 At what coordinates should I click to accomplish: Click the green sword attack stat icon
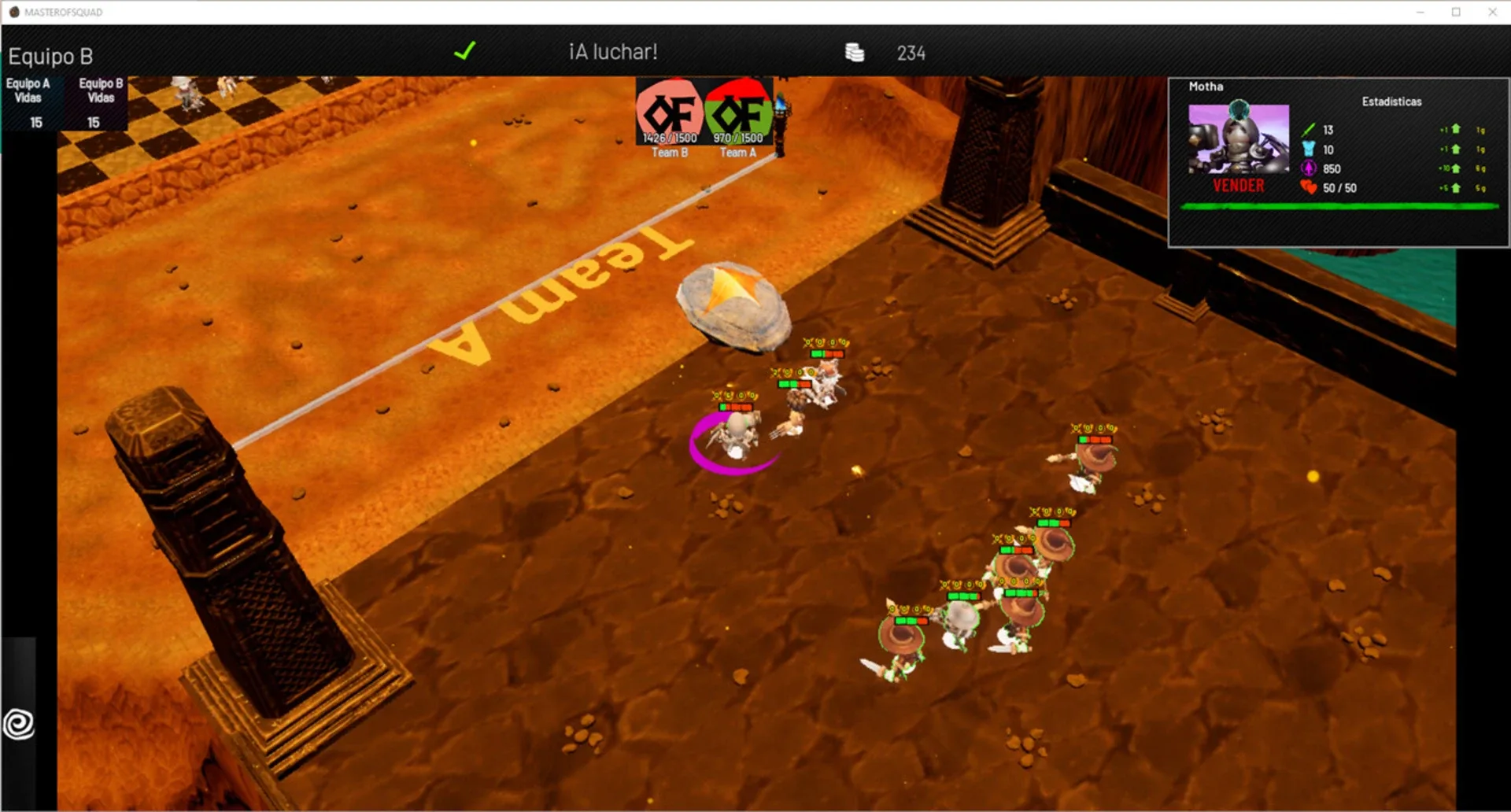point(1309,129)
